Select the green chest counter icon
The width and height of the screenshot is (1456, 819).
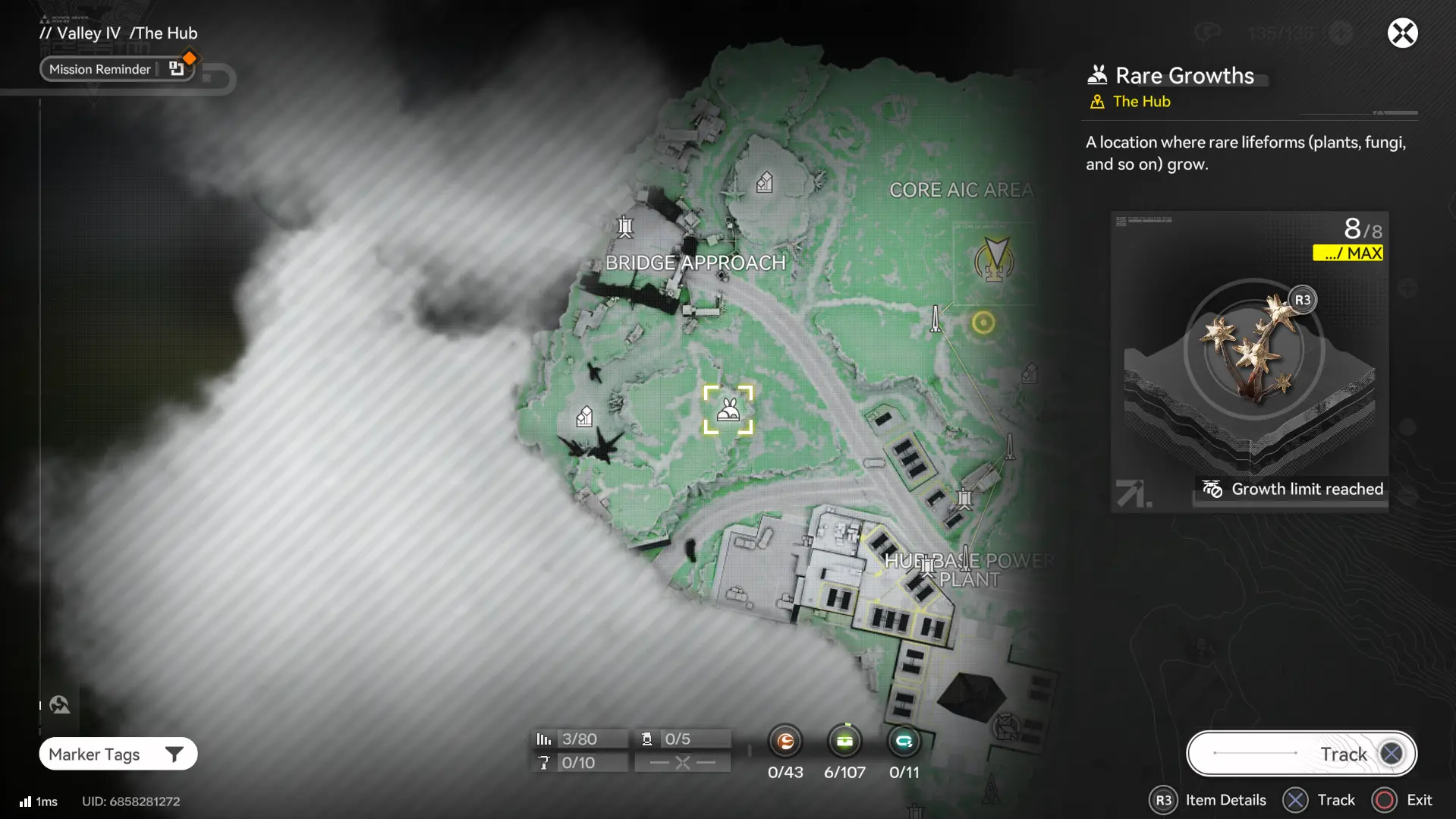click(844, 741)
